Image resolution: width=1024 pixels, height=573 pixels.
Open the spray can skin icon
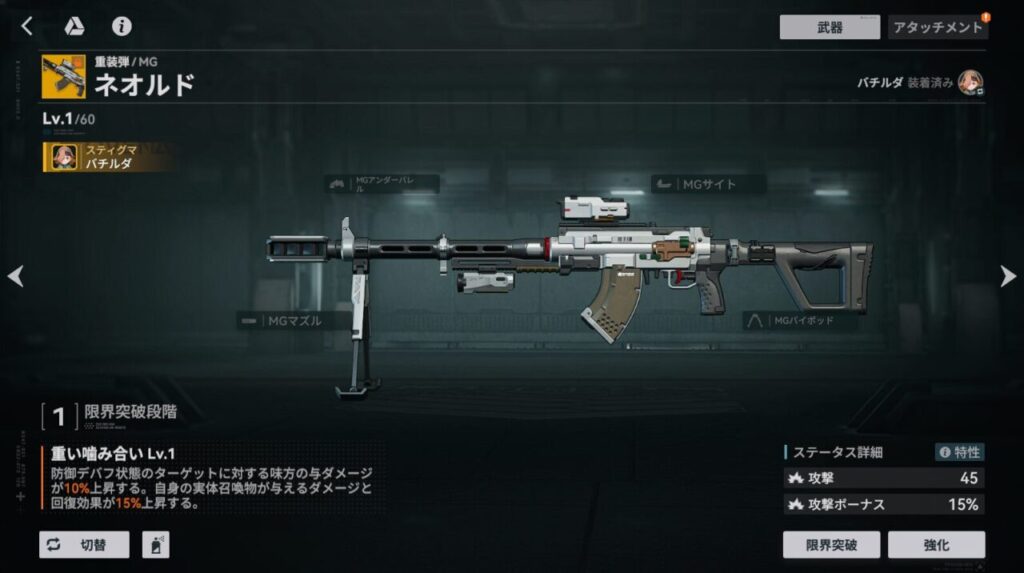(x=156, y=545)
